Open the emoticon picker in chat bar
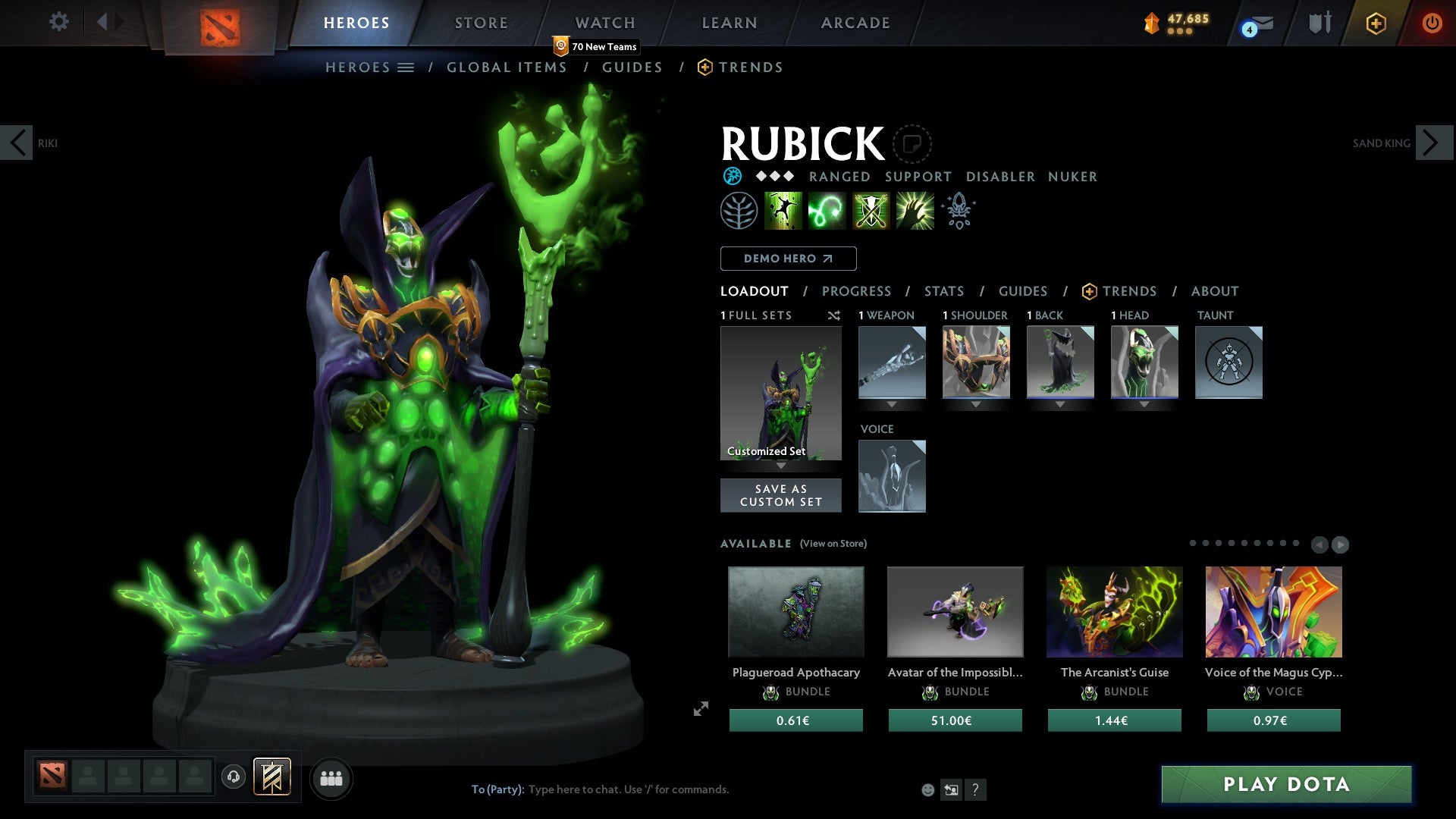 coord(928,789)
